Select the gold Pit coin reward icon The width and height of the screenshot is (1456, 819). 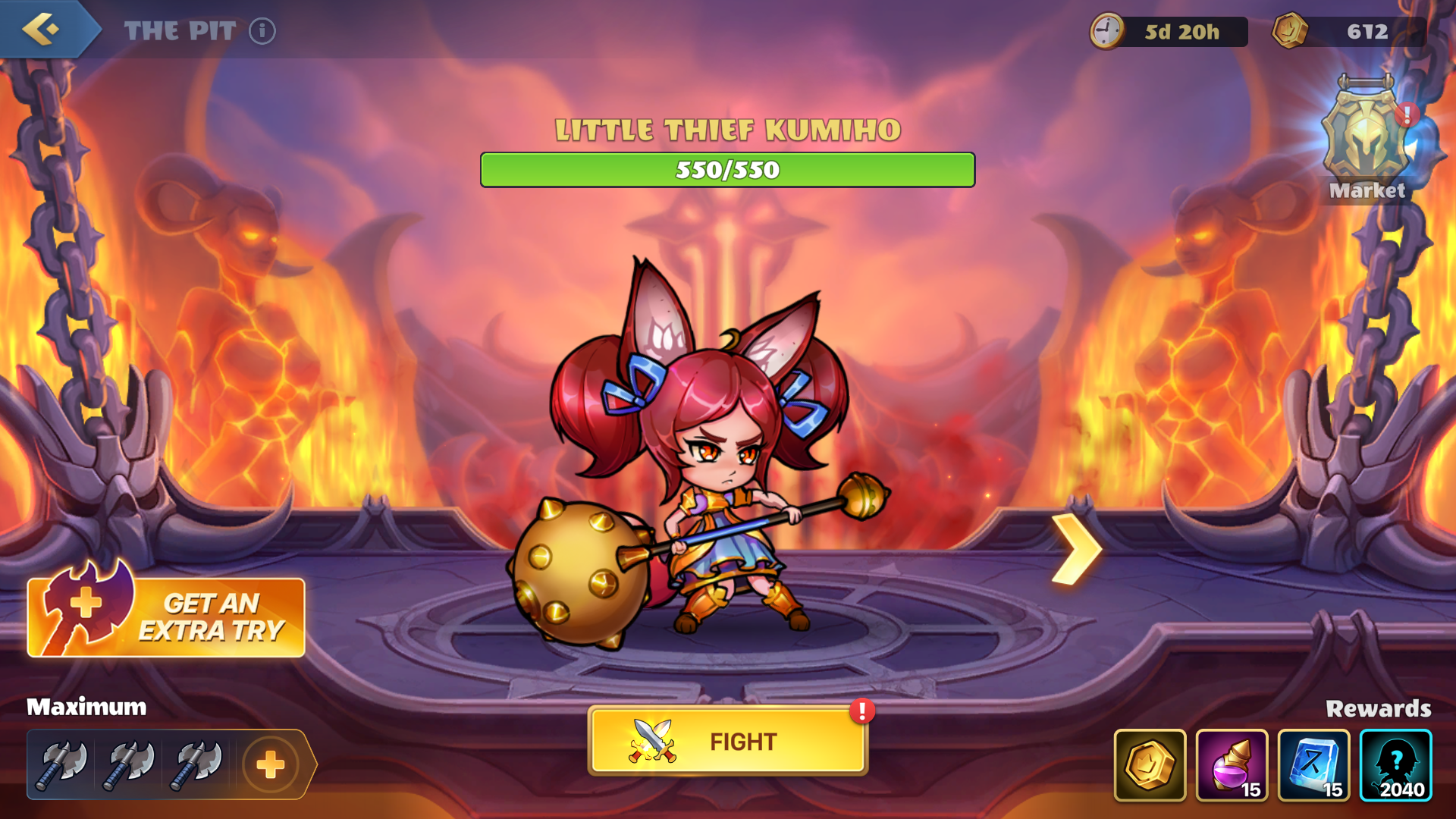point(1150,766)
